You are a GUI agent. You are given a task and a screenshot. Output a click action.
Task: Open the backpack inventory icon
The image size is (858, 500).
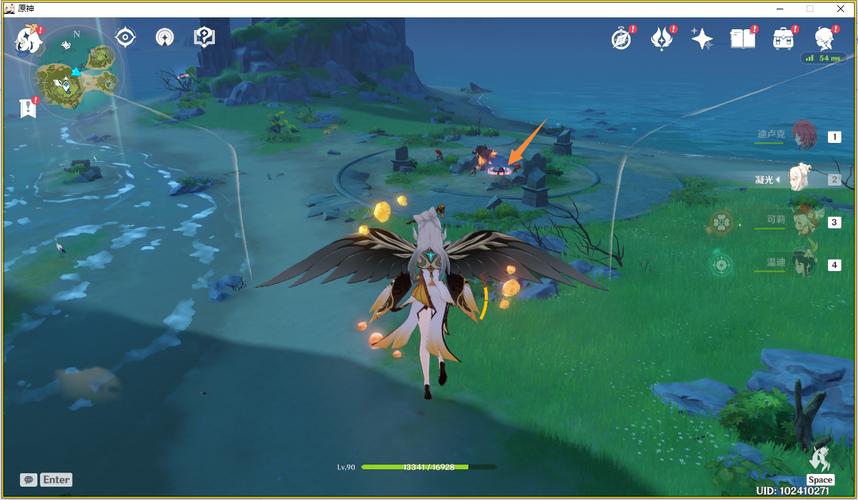pos(783,39)
